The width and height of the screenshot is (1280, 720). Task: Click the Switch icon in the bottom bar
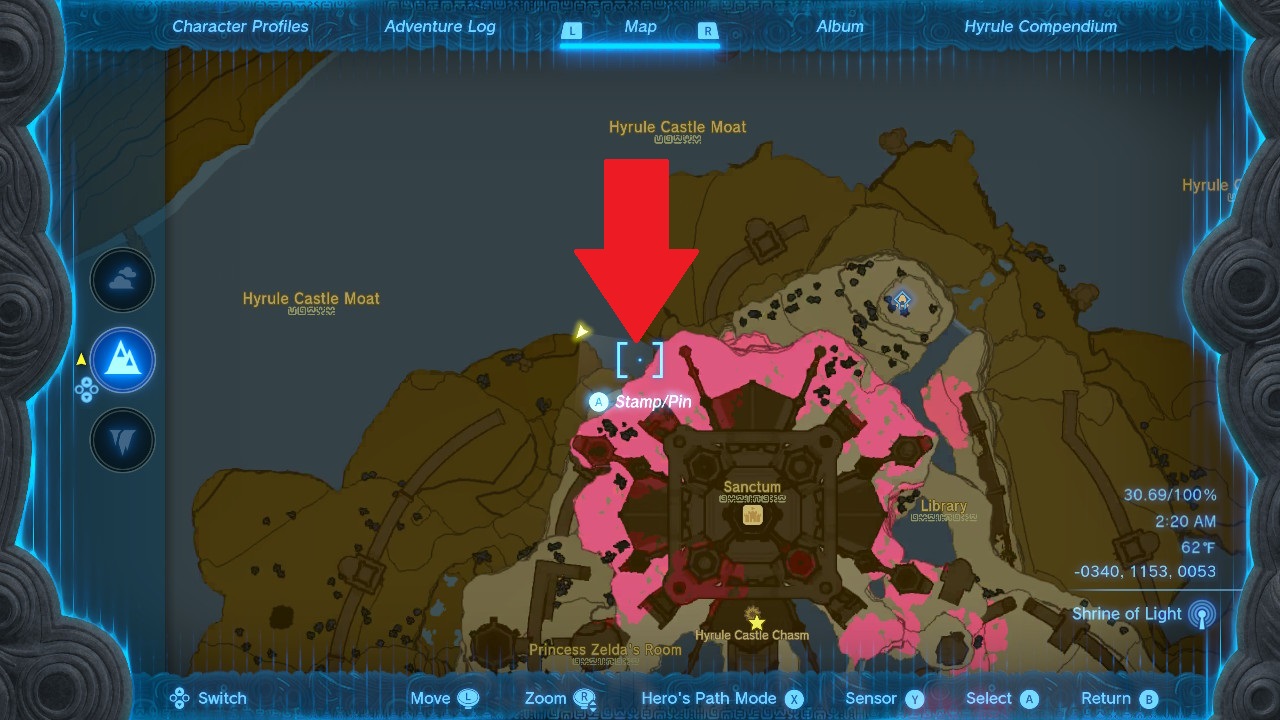179,698
